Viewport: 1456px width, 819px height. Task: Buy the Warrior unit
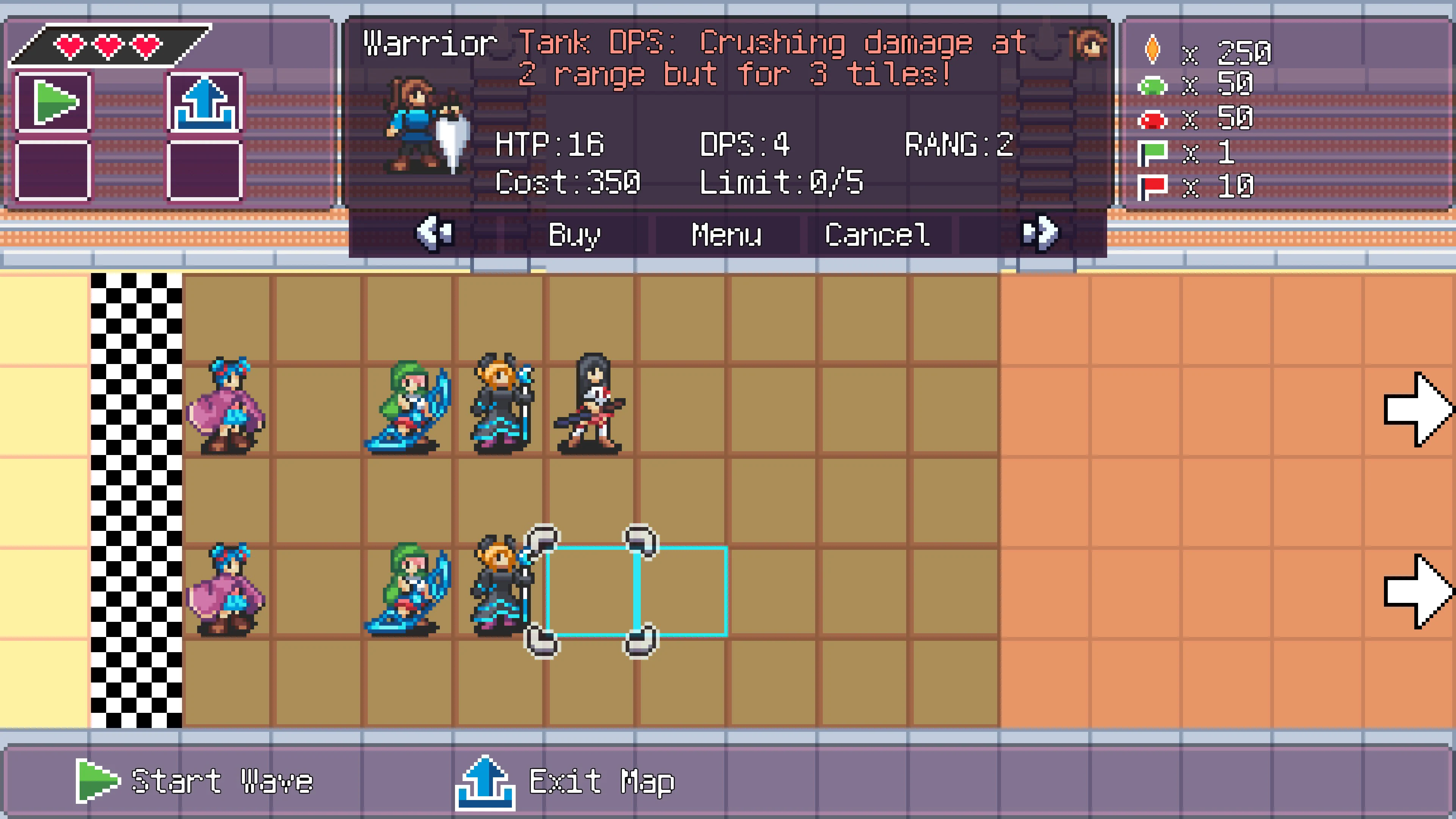click(x=573, y=234)
